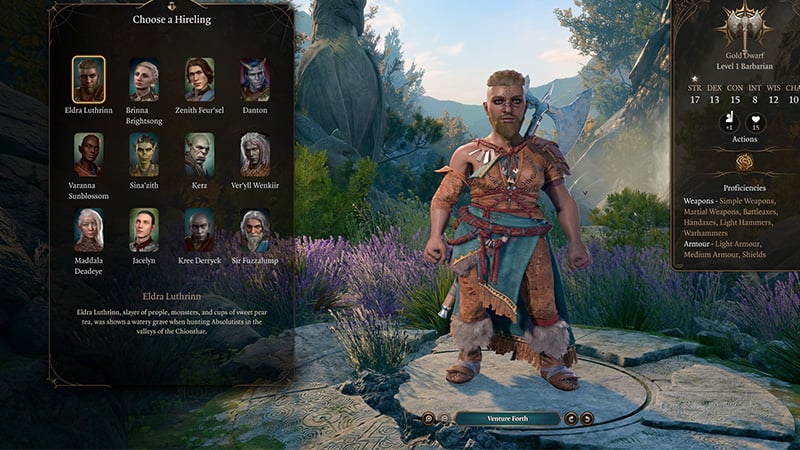Image resolution: width=800 pixels, height=450 pixels.
Task: Pick Sir Fuzzalump as hireling
Action: [x=255, y=229]
